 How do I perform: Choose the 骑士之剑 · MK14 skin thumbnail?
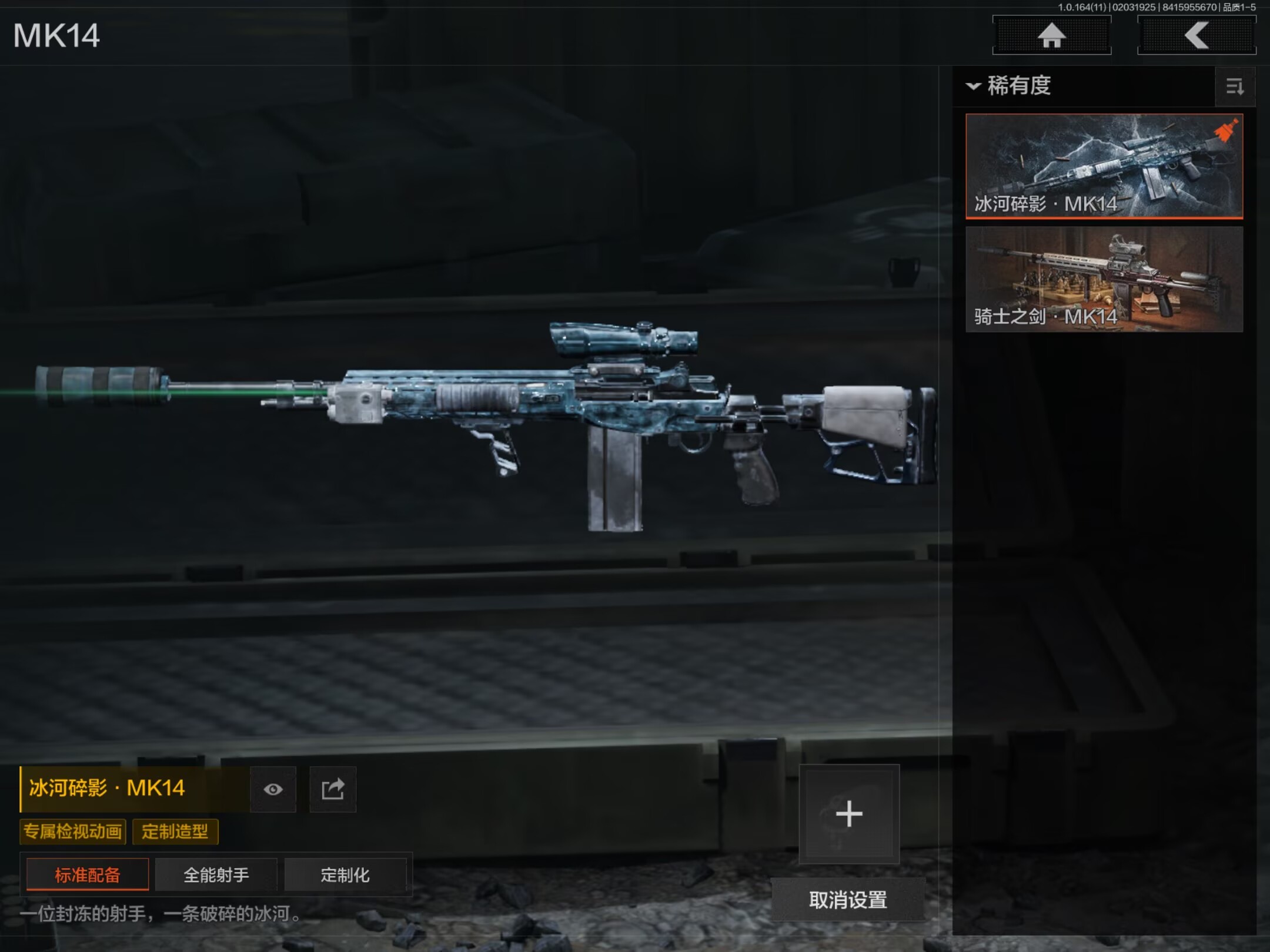(x=1104, y=279)
